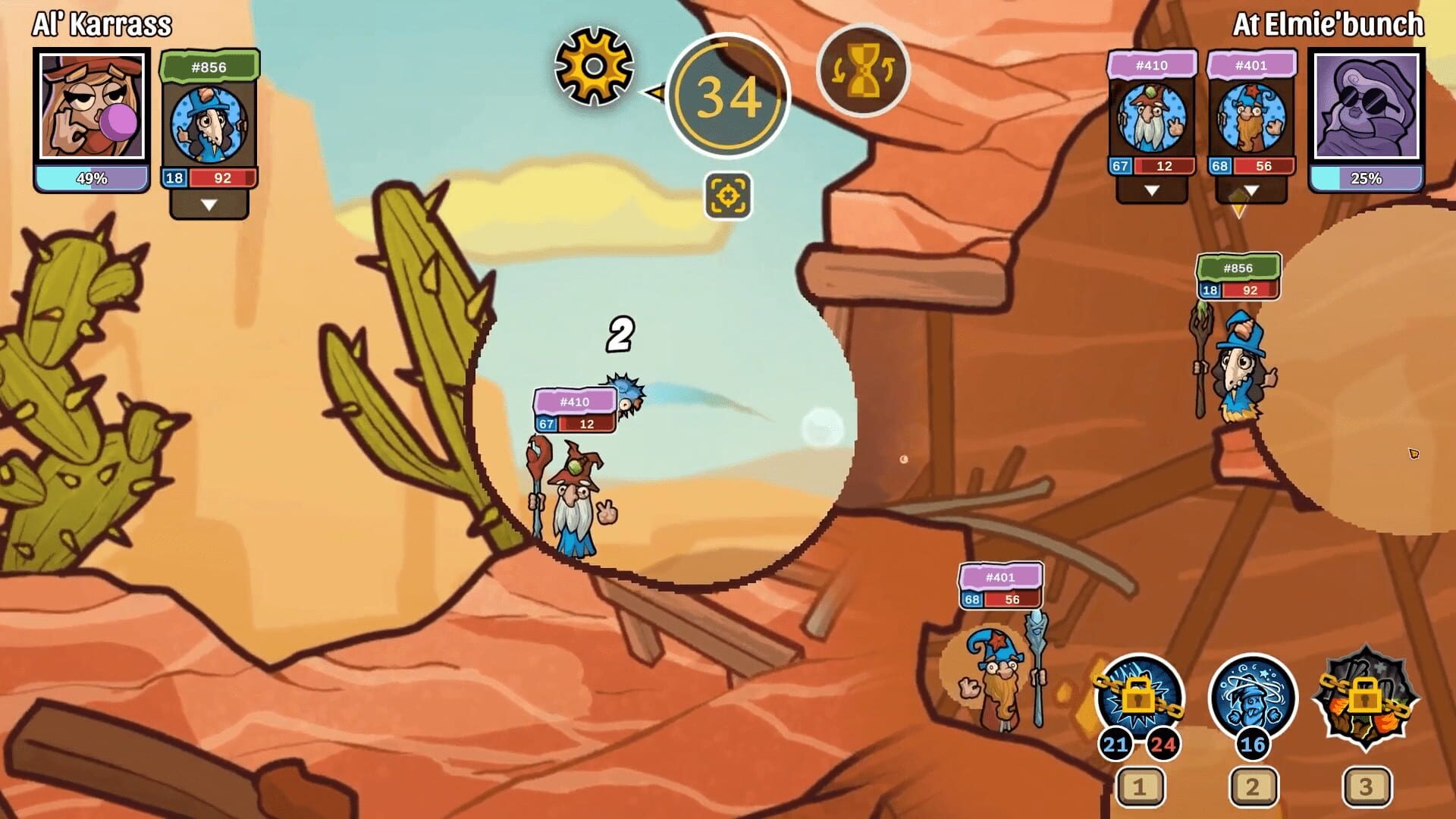The image size is (1456, 819).
Task: Select wizard #401's nameplate tab
Action: pos(1252,66)
